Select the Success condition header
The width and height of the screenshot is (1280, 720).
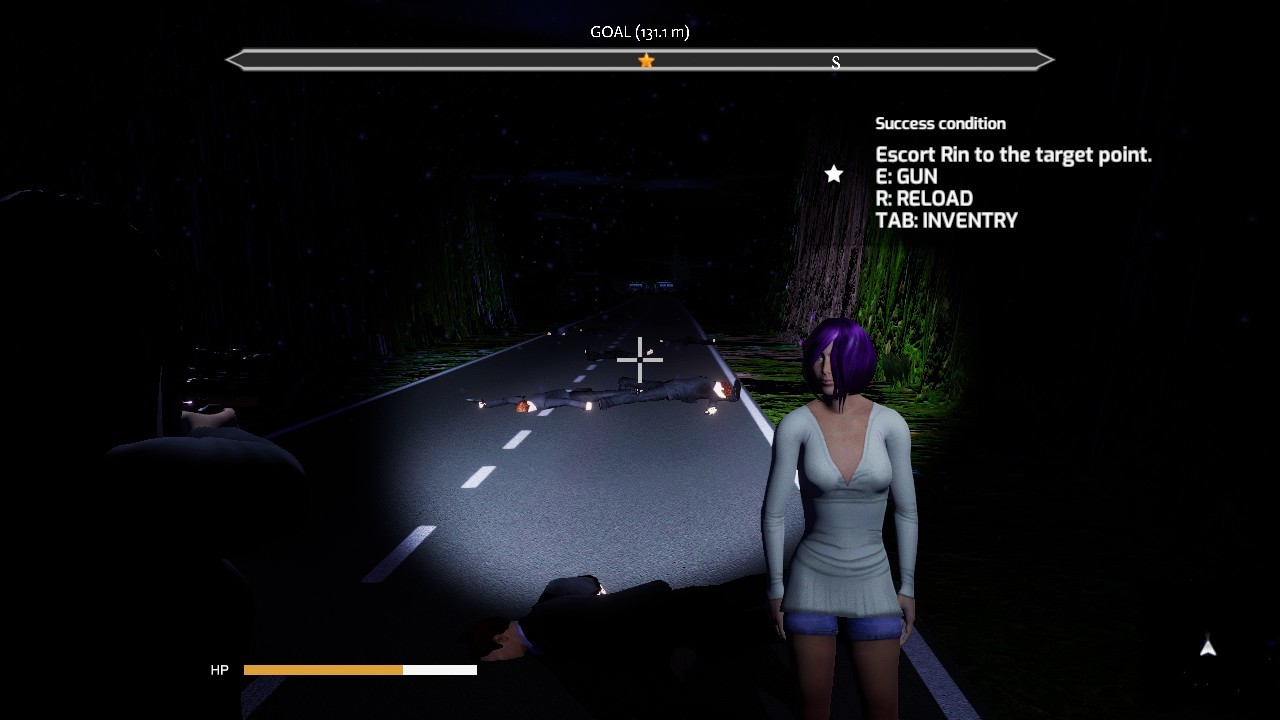[x=940, y=123]
